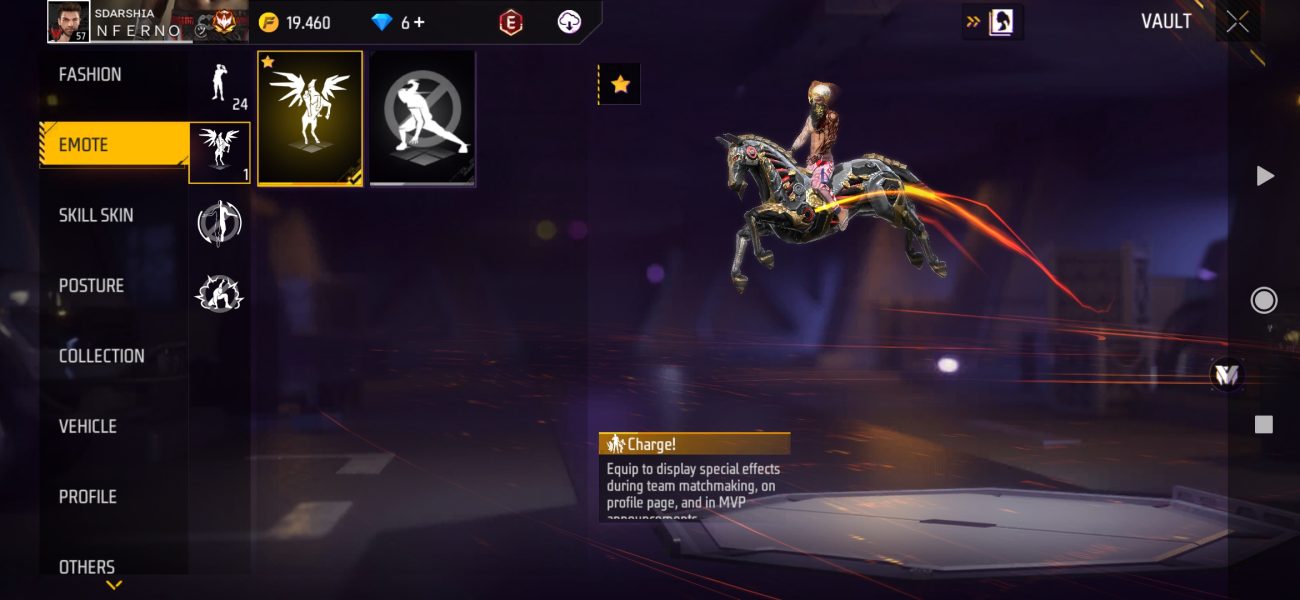Open the player profile avatar
The height and width of the screenshot is (600, 1300).
69,22
